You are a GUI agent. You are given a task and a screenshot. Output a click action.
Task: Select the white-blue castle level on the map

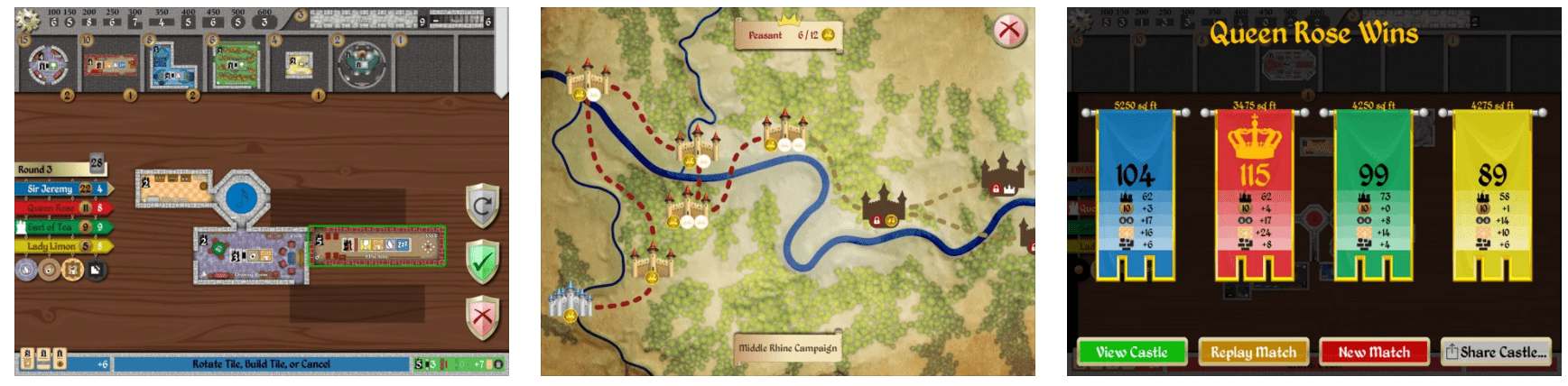point(569,300)
